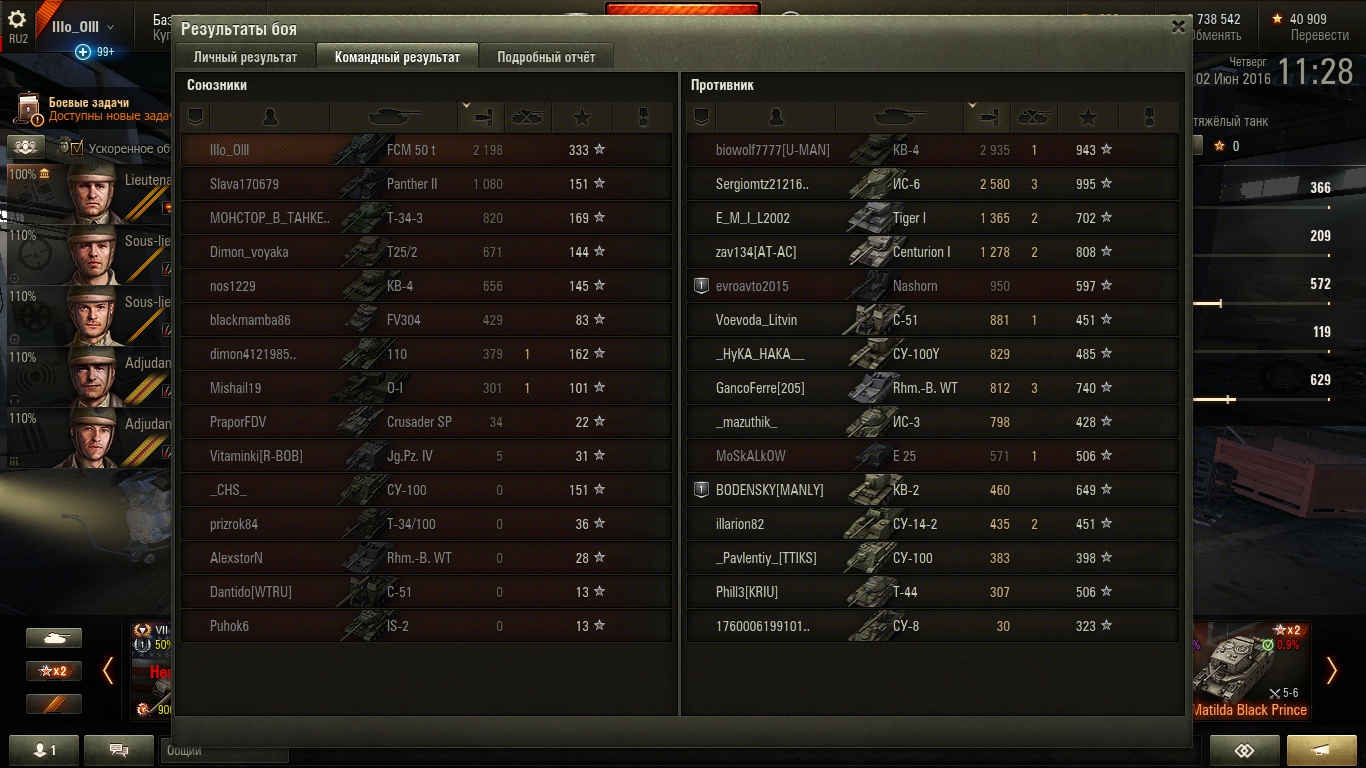Select ally Dimon_voyaka's T25/2 row
This screenshot has width=1366, height=768.
point(426,252)
